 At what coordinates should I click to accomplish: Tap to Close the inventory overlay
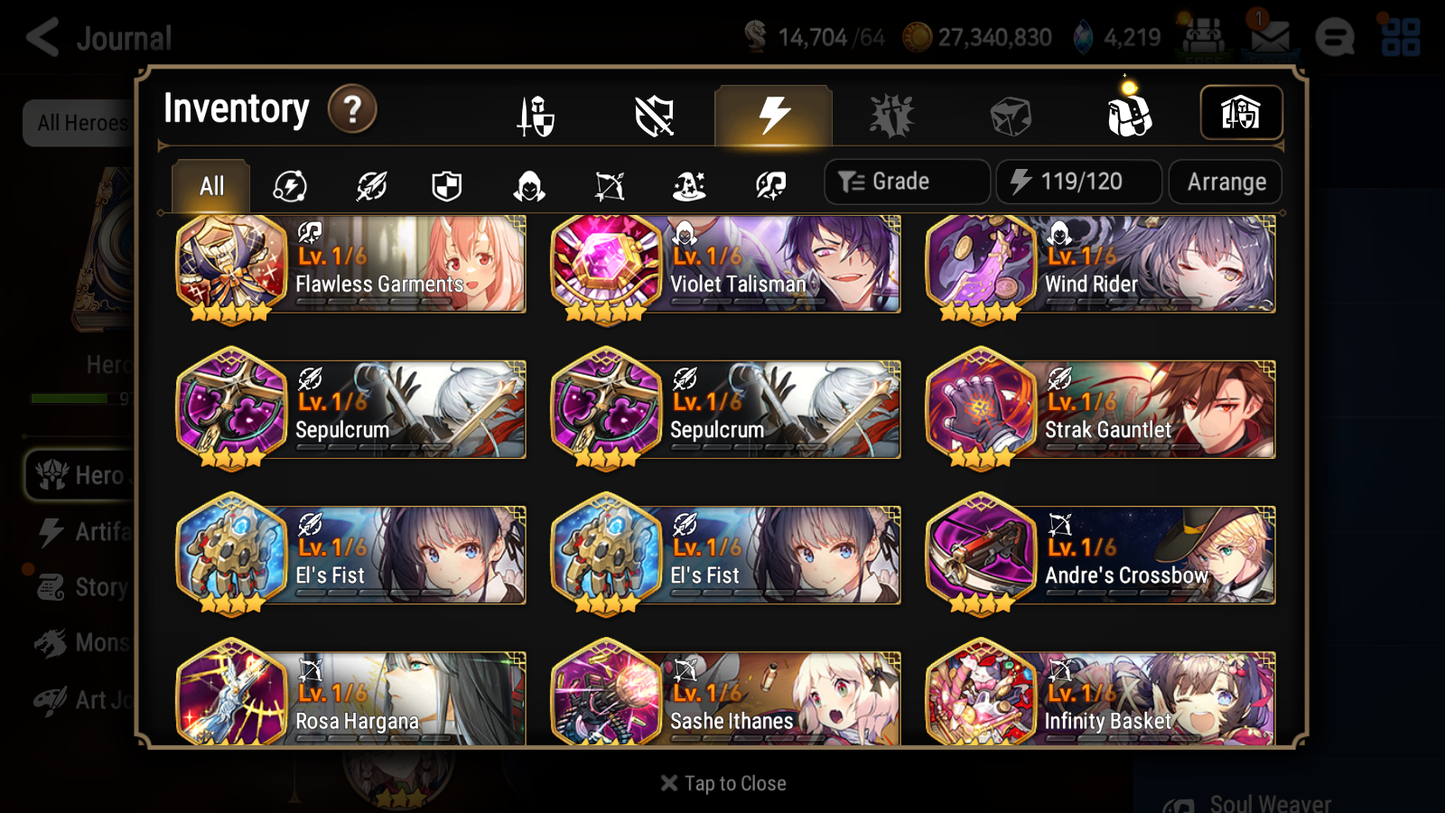pos(722,783)
